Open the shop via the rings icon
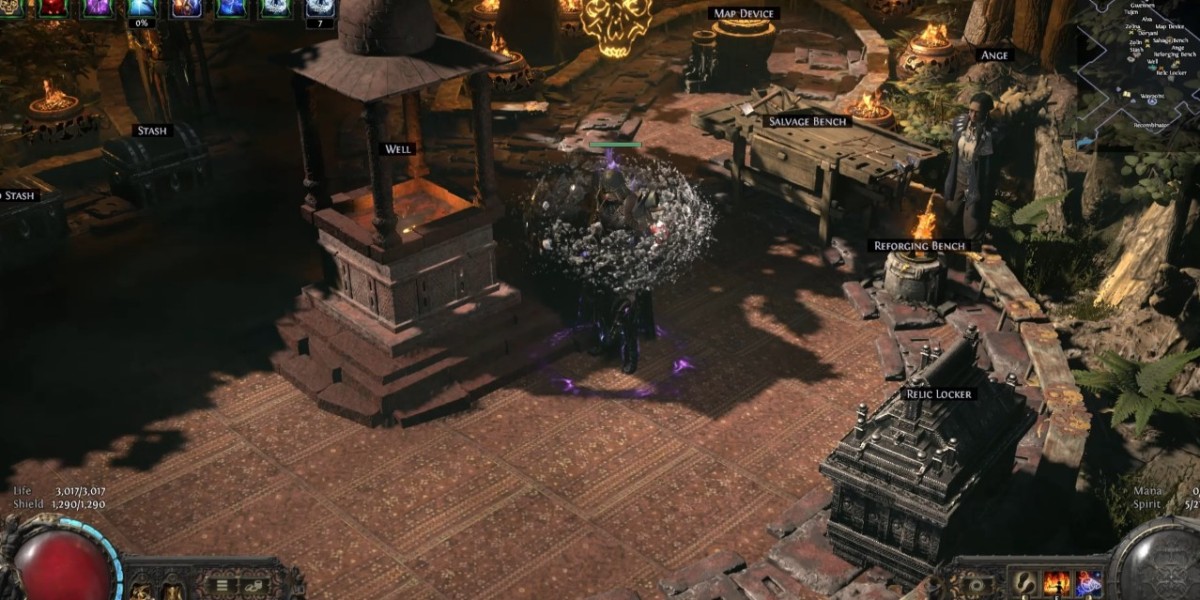 coord(255,586)
